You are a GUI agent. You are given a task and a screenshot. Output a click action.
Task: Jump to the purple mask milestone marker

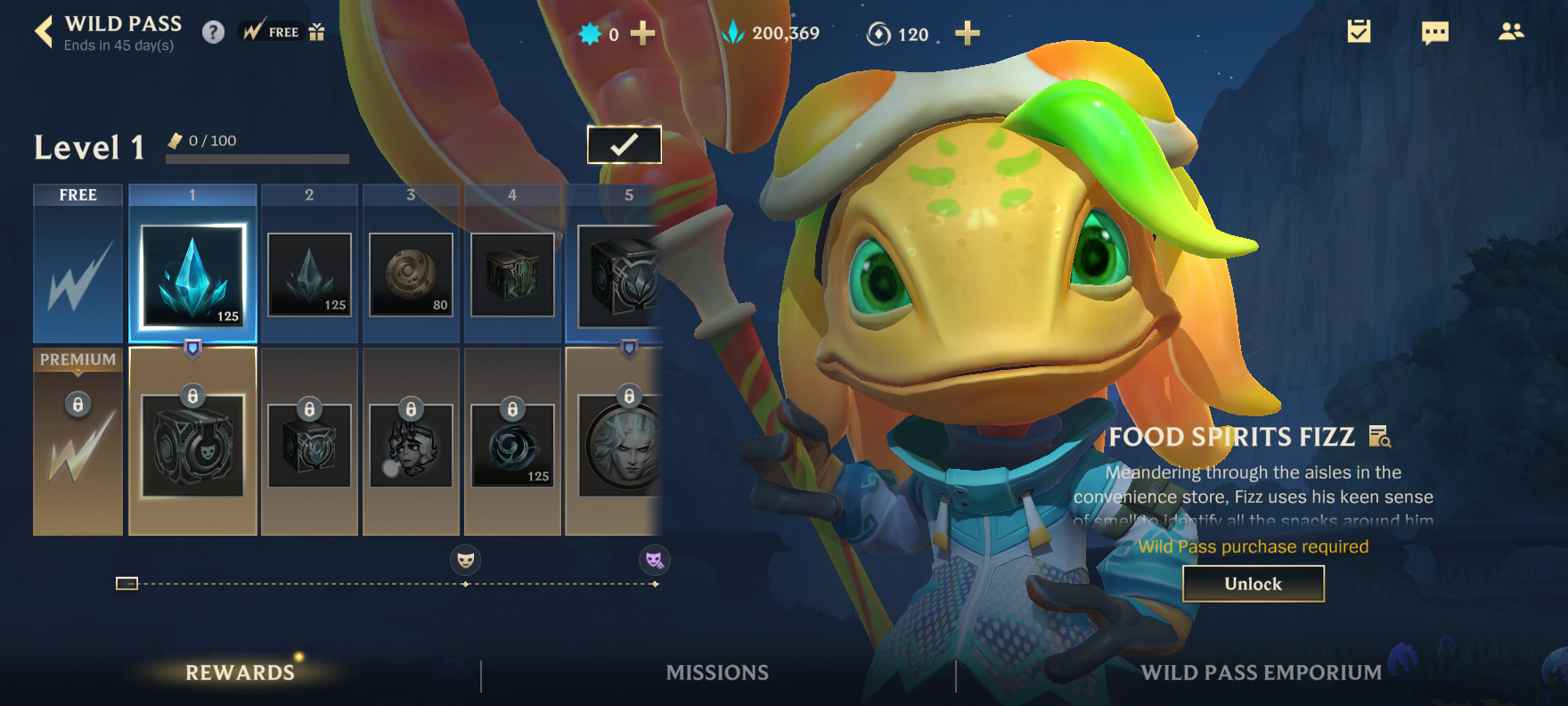[x=655, y=560]
